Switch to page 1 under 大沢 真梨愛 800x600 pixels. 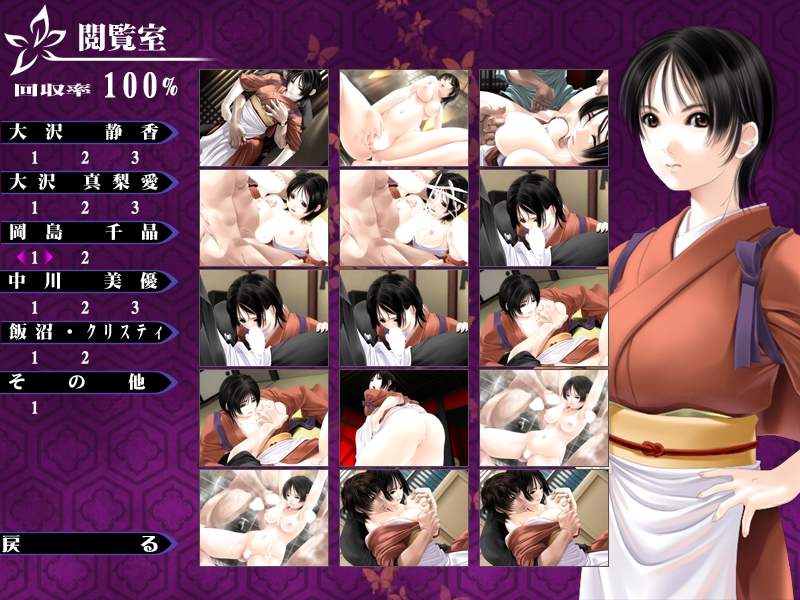pyautogui.click(x=35, y=208)
